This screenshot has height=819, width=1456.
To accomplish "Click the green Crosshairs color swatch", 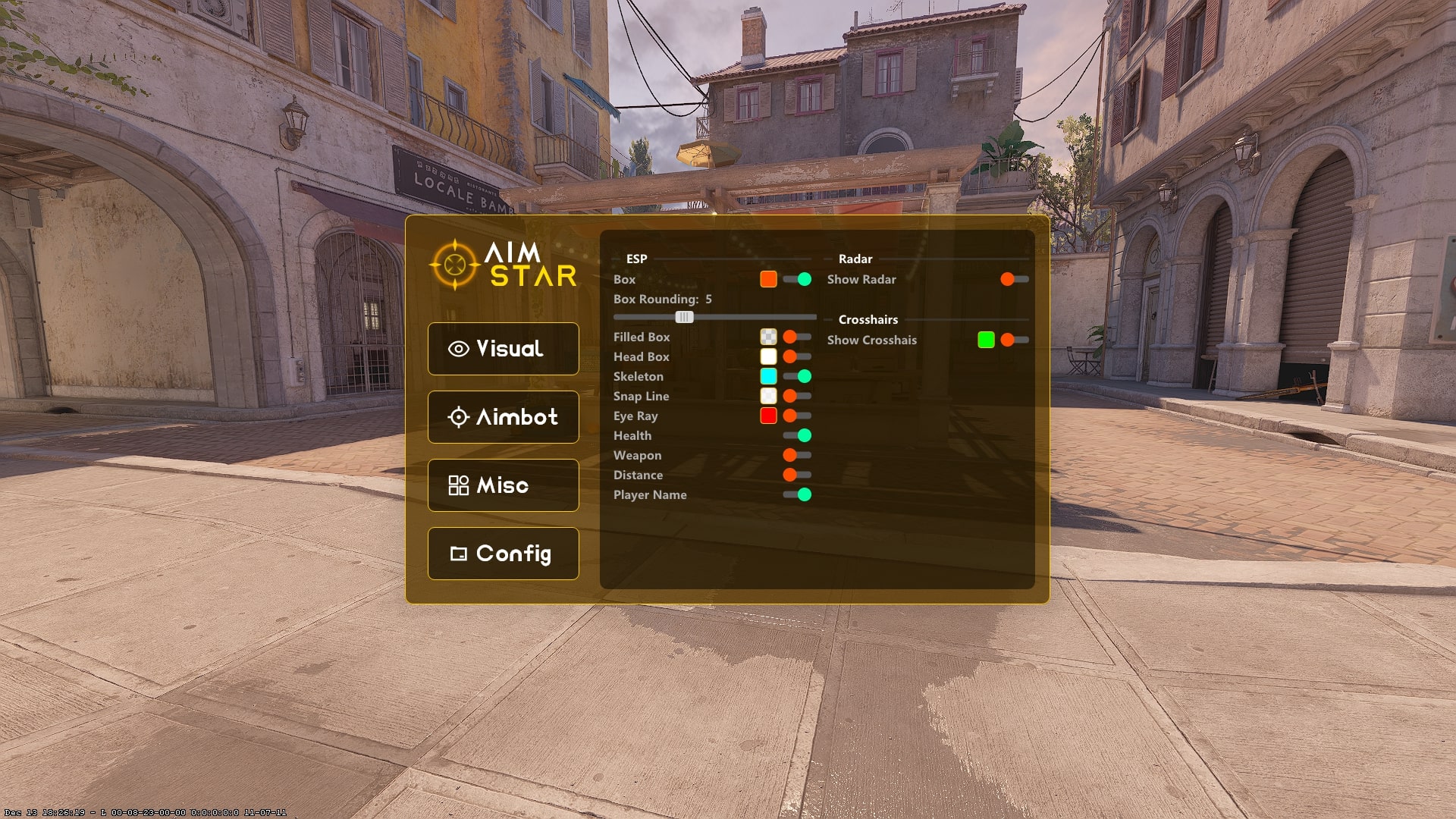I will 986,340.
